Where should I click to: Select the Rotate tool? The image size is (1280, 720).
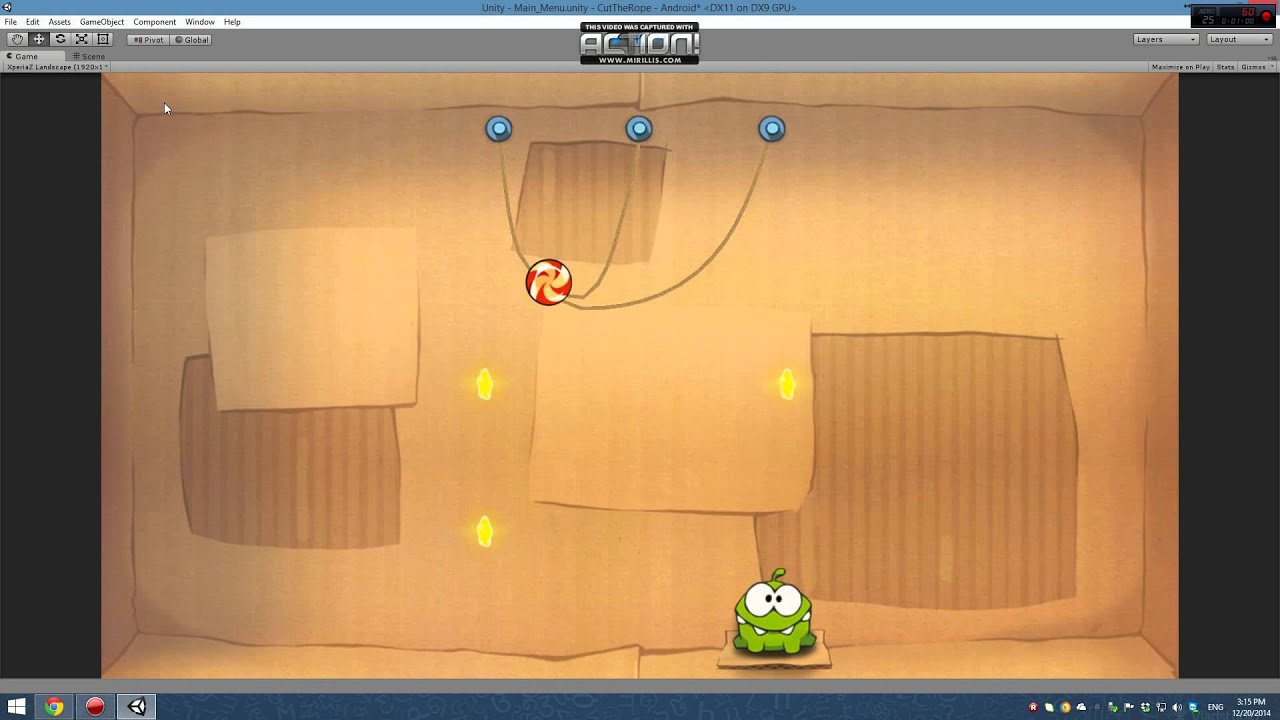pyautogui.click(x=59, y=39)
